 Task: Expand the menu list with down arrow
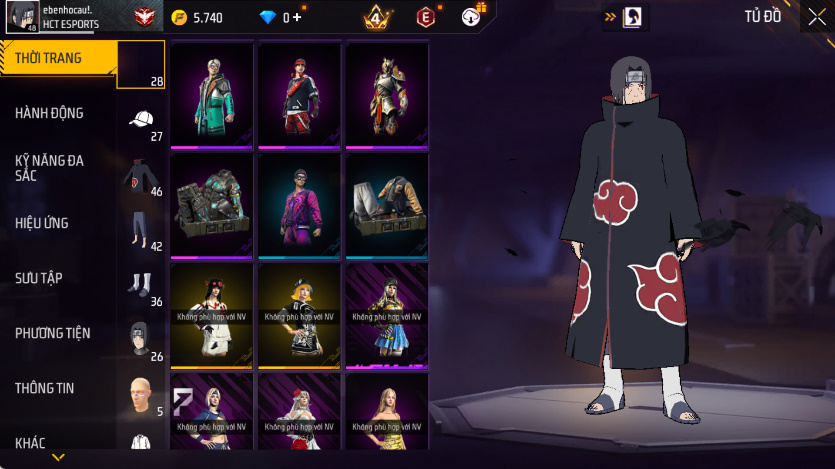point(58,457)
